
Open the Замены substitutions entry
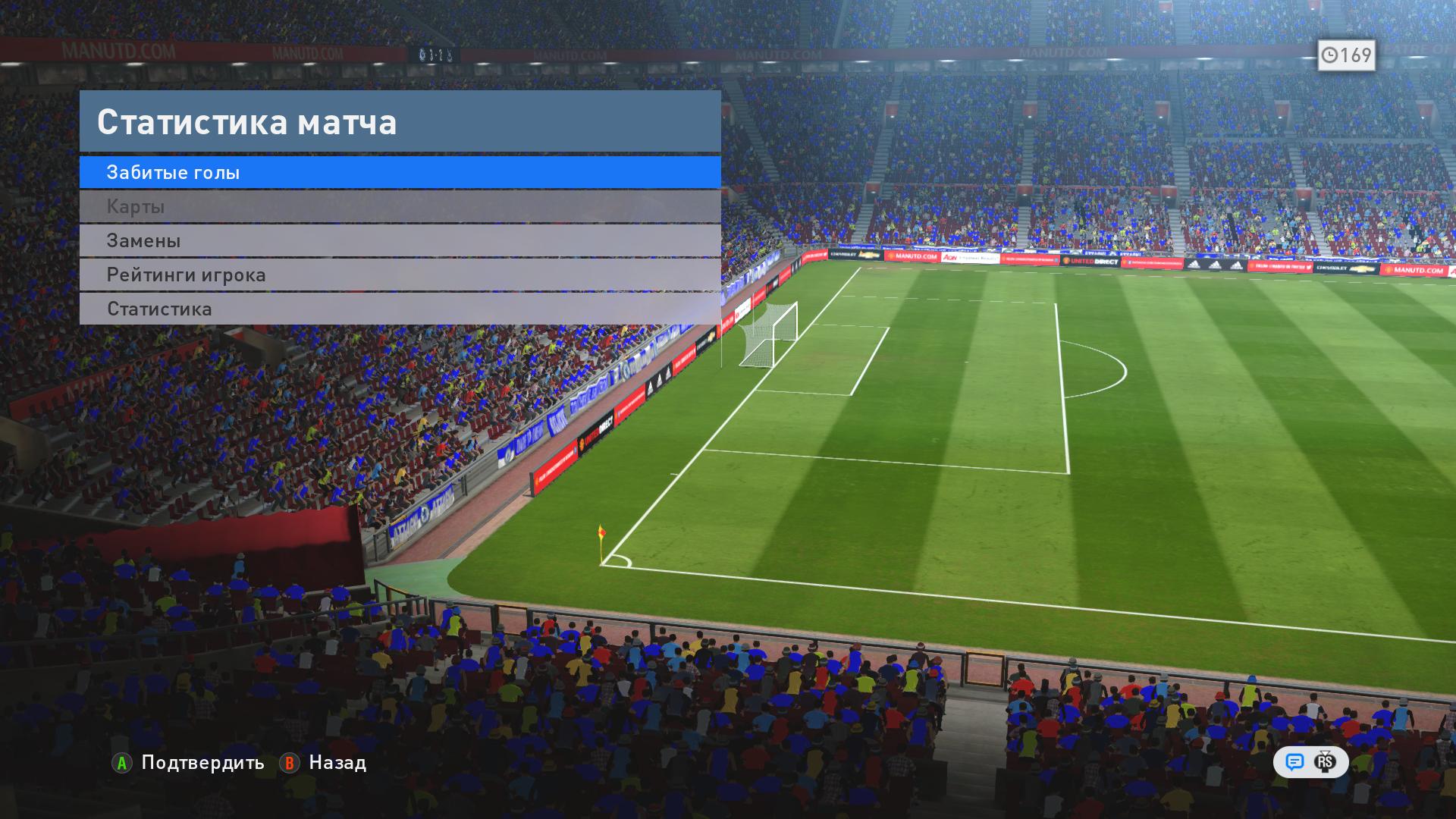coord(400,240)
